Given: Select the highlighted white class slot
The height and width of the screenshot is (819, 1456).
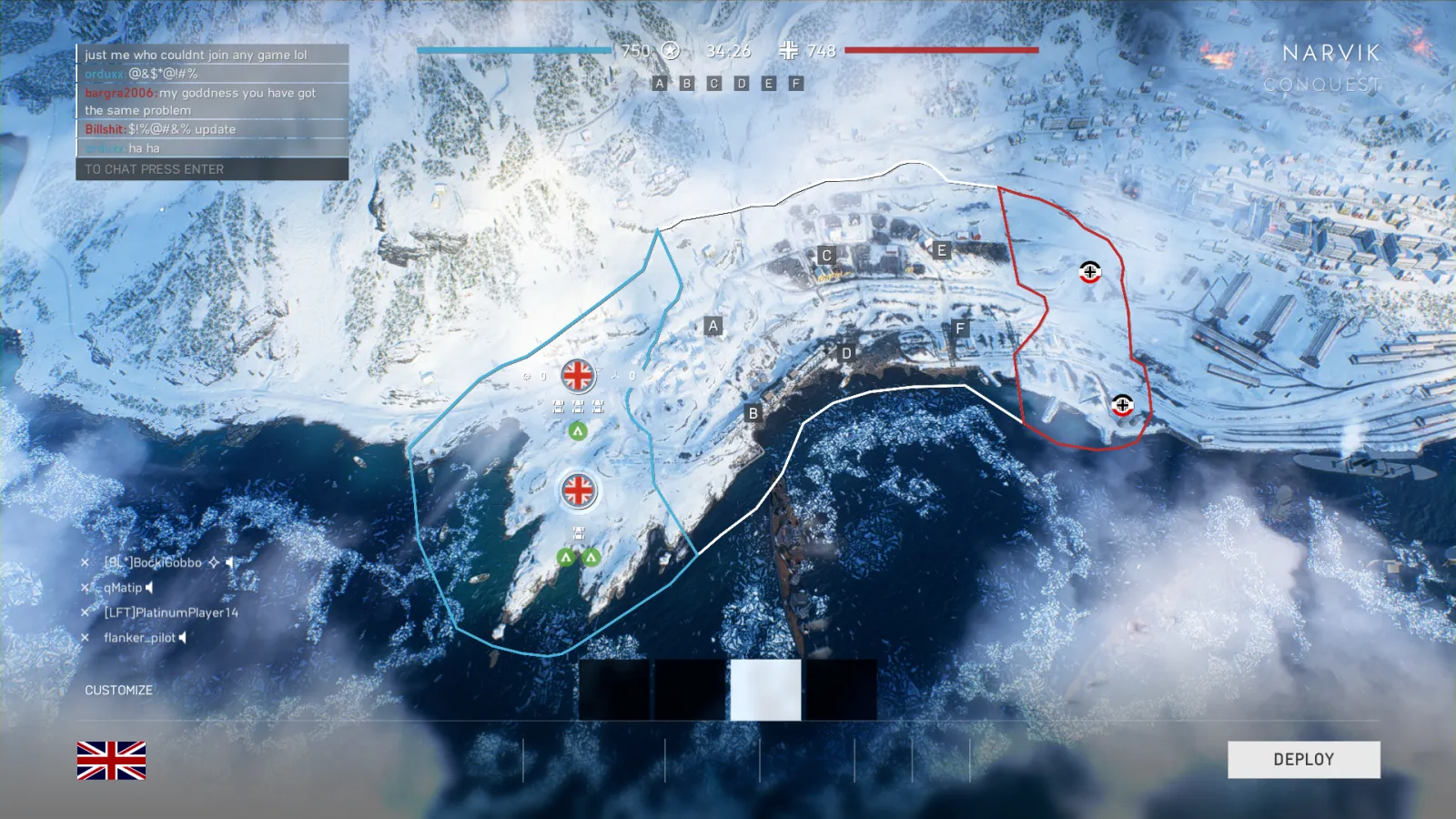Looking at the screenshot, I should (765, 690).
